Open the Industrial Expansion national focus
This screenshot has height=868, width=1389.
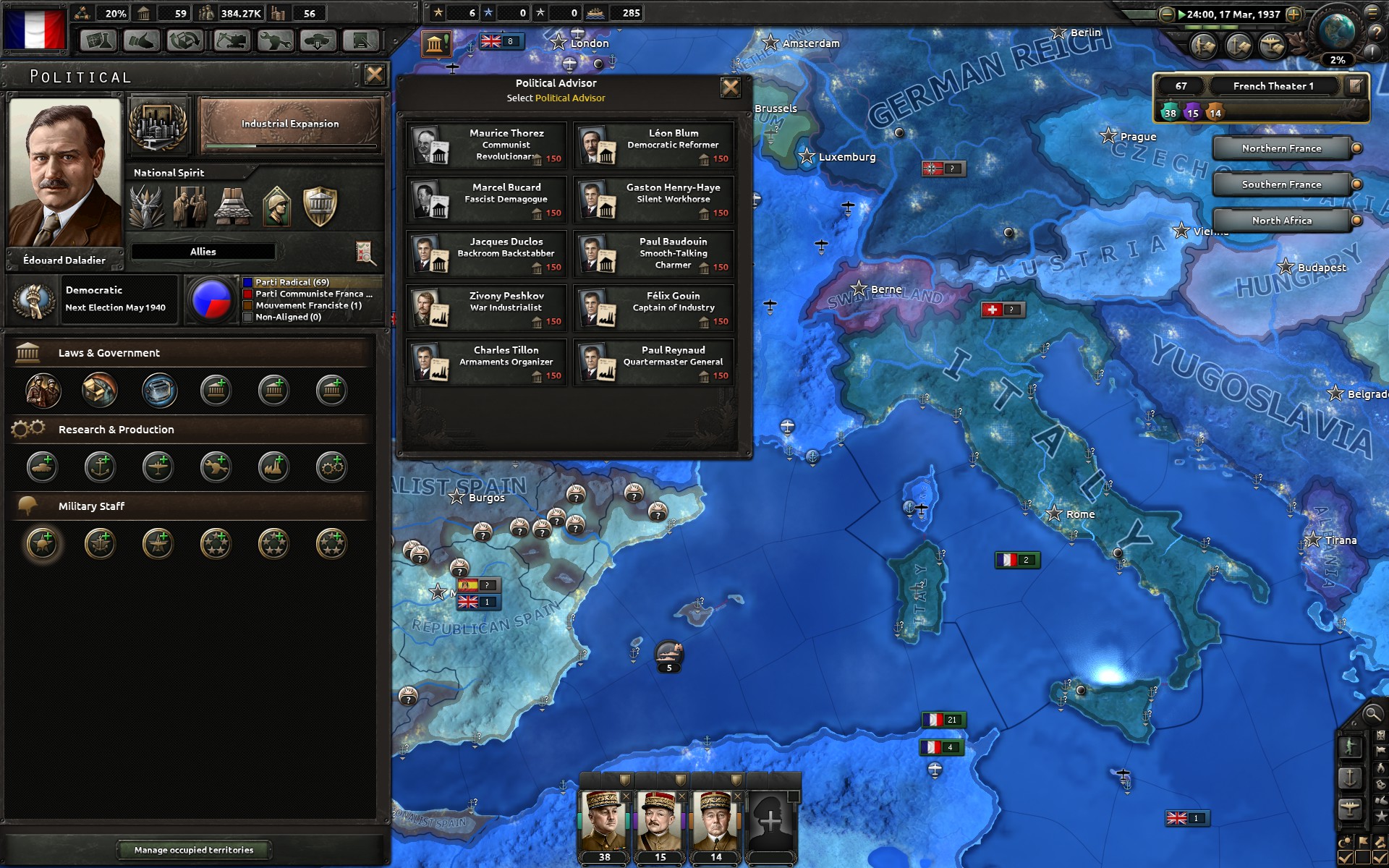pyautogui.click(x=290, y=125)
